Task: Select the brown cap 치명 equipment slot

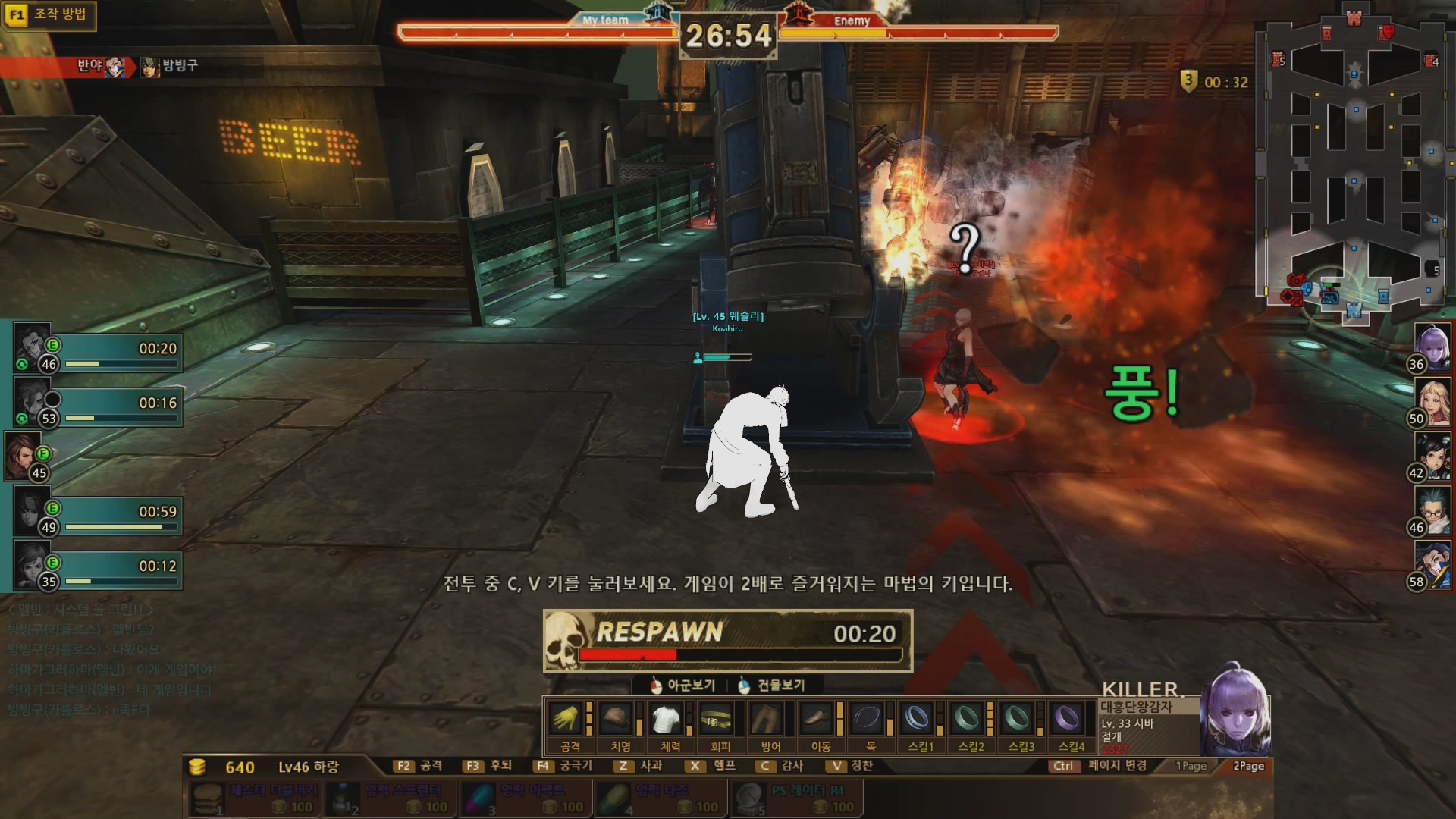Action: 617,718
